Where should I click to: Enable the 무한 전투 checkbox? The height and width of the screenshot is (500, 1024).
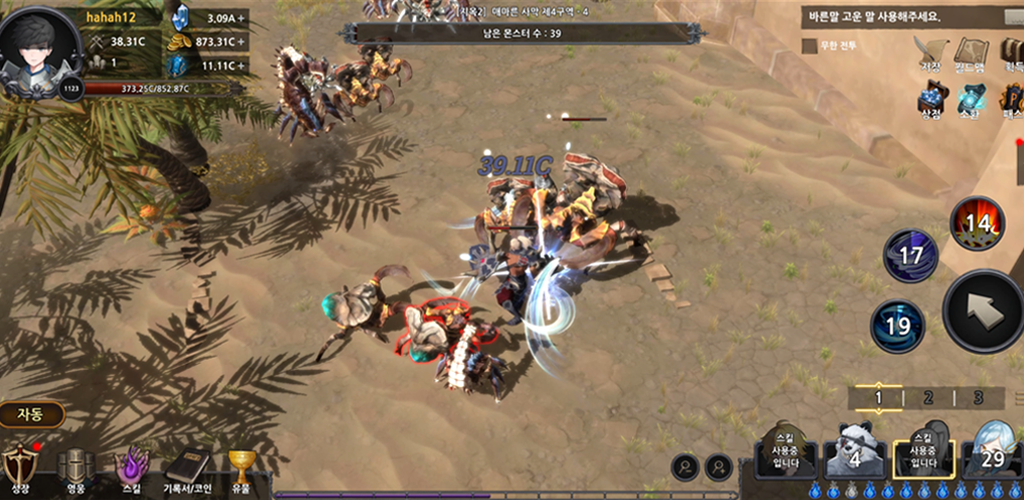click(x=809, y=46)
